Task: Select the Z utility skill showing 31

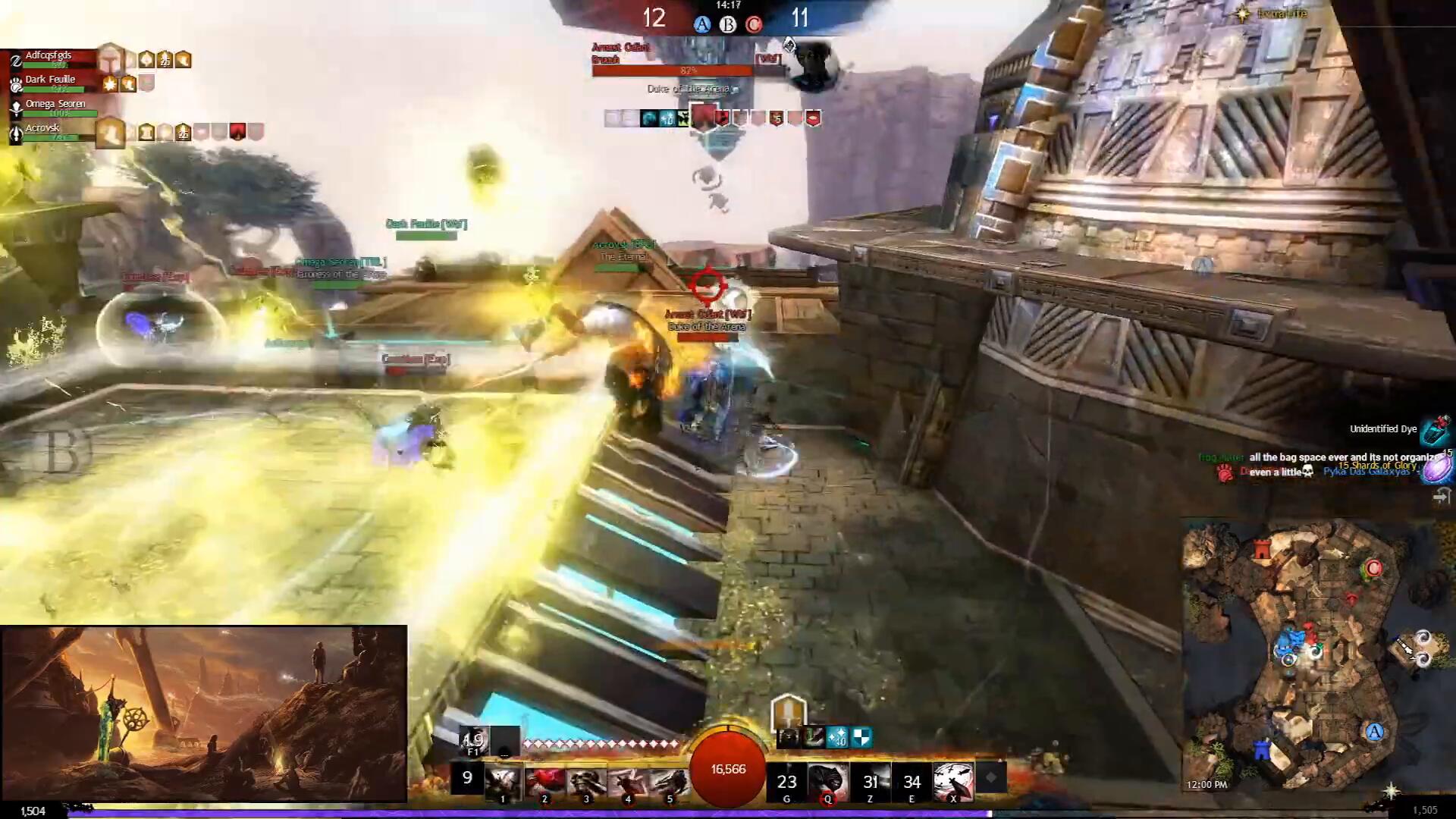Action: coord(870,782)
